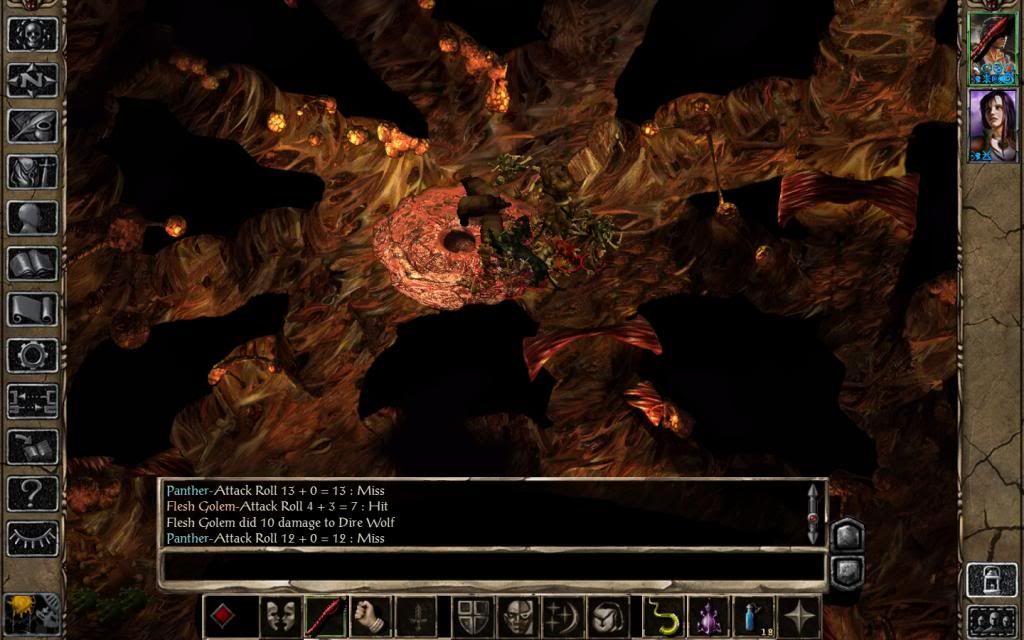Open the journal quill button
The height and width of the screenshot is (640, 1024).
pyautogui.click(x=32, y=125)
